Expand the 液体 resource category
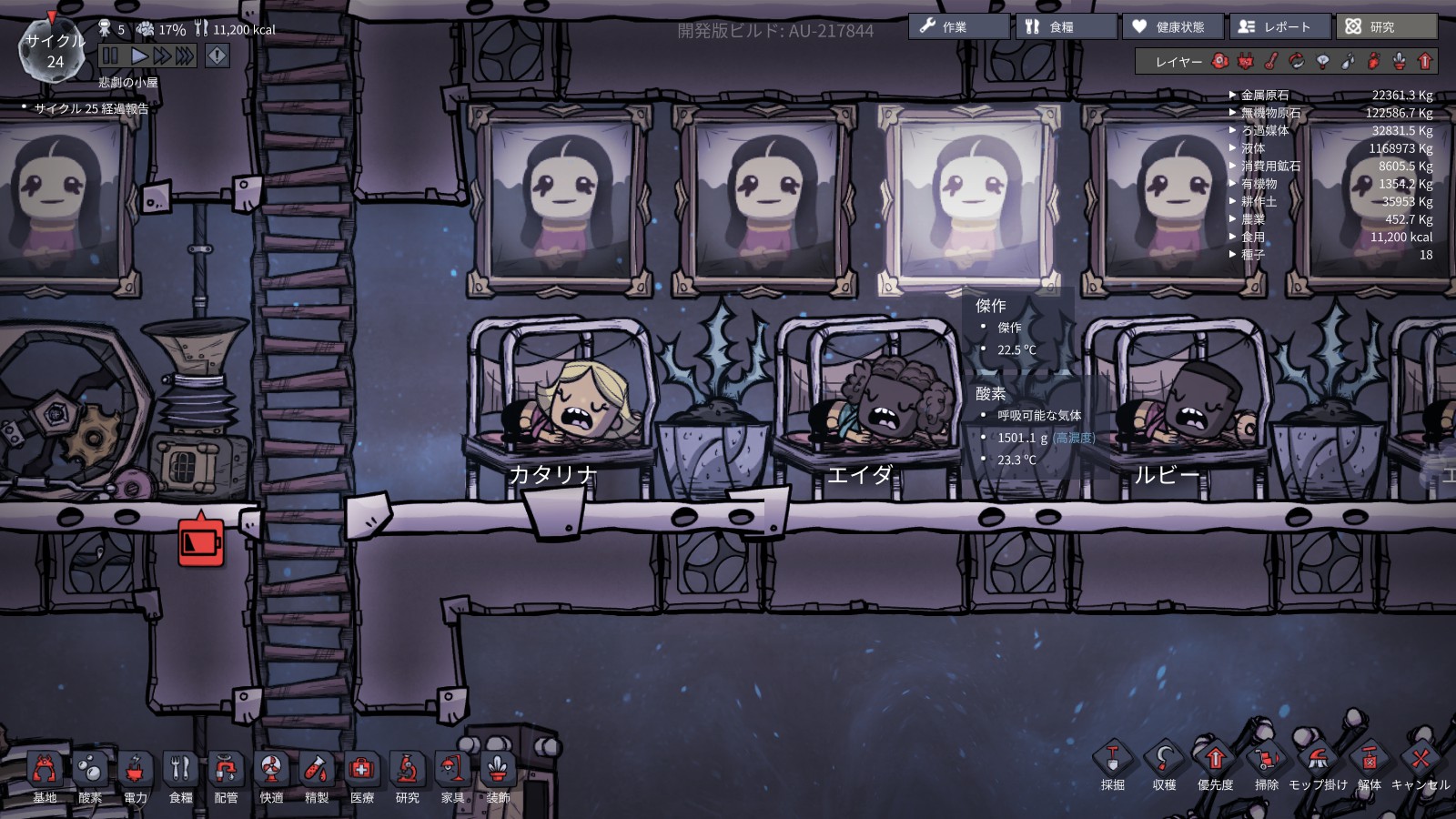The image size is (1456, 819). coord(1253,148)
